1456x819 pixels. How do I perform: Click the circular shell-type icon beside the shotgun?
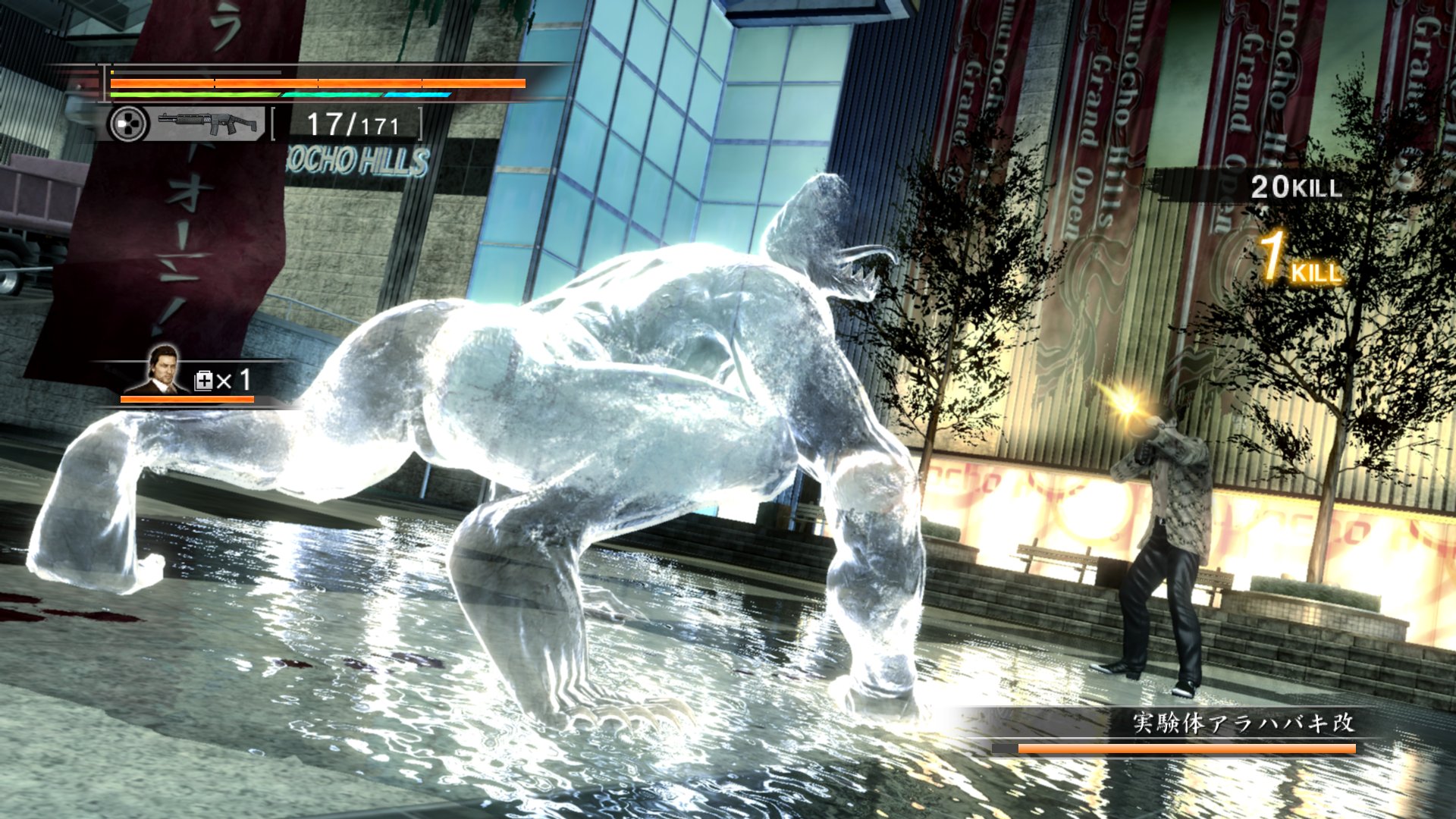[127, 124]
